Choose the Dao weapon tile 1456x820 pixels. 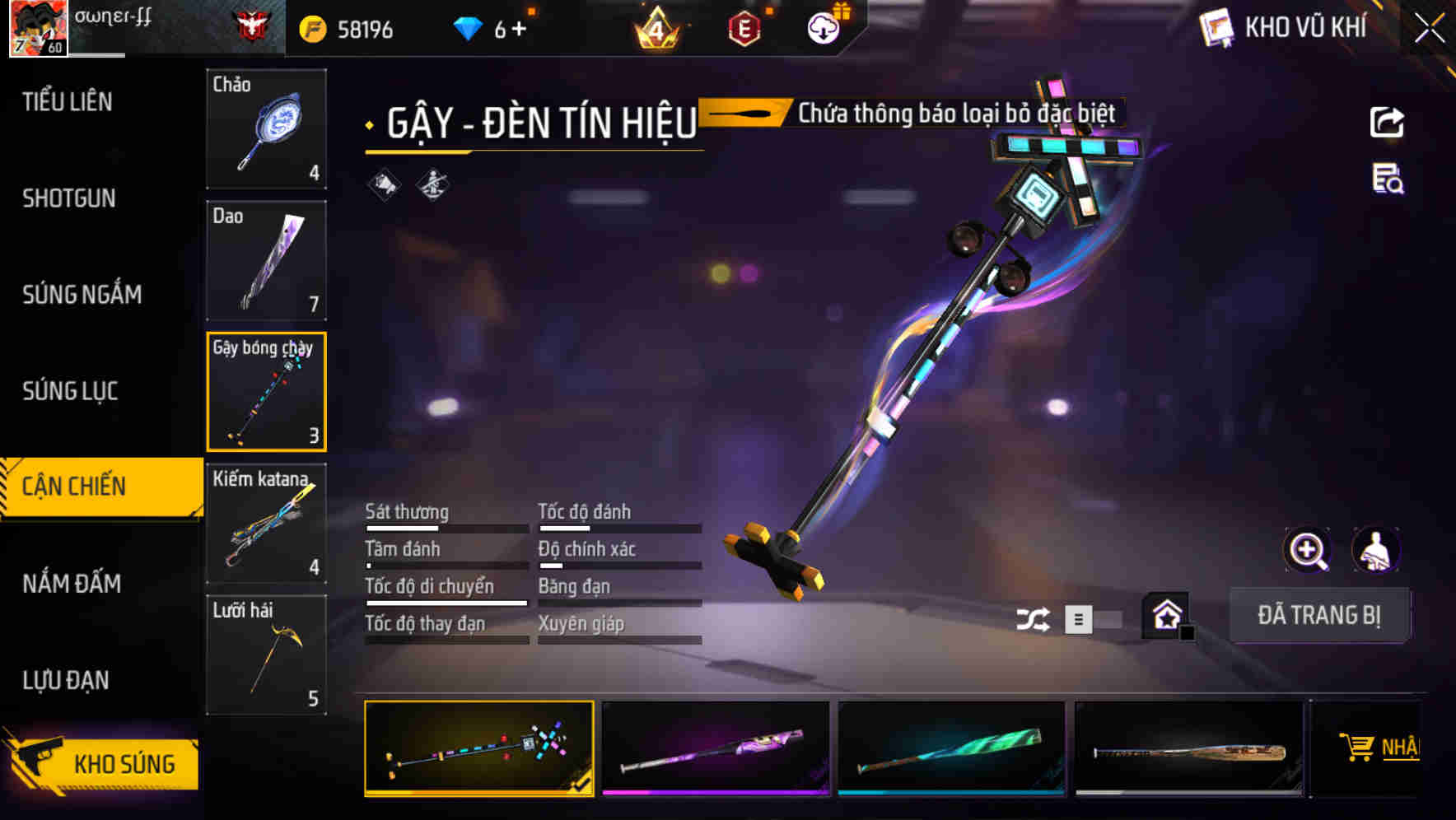[266, 260]
